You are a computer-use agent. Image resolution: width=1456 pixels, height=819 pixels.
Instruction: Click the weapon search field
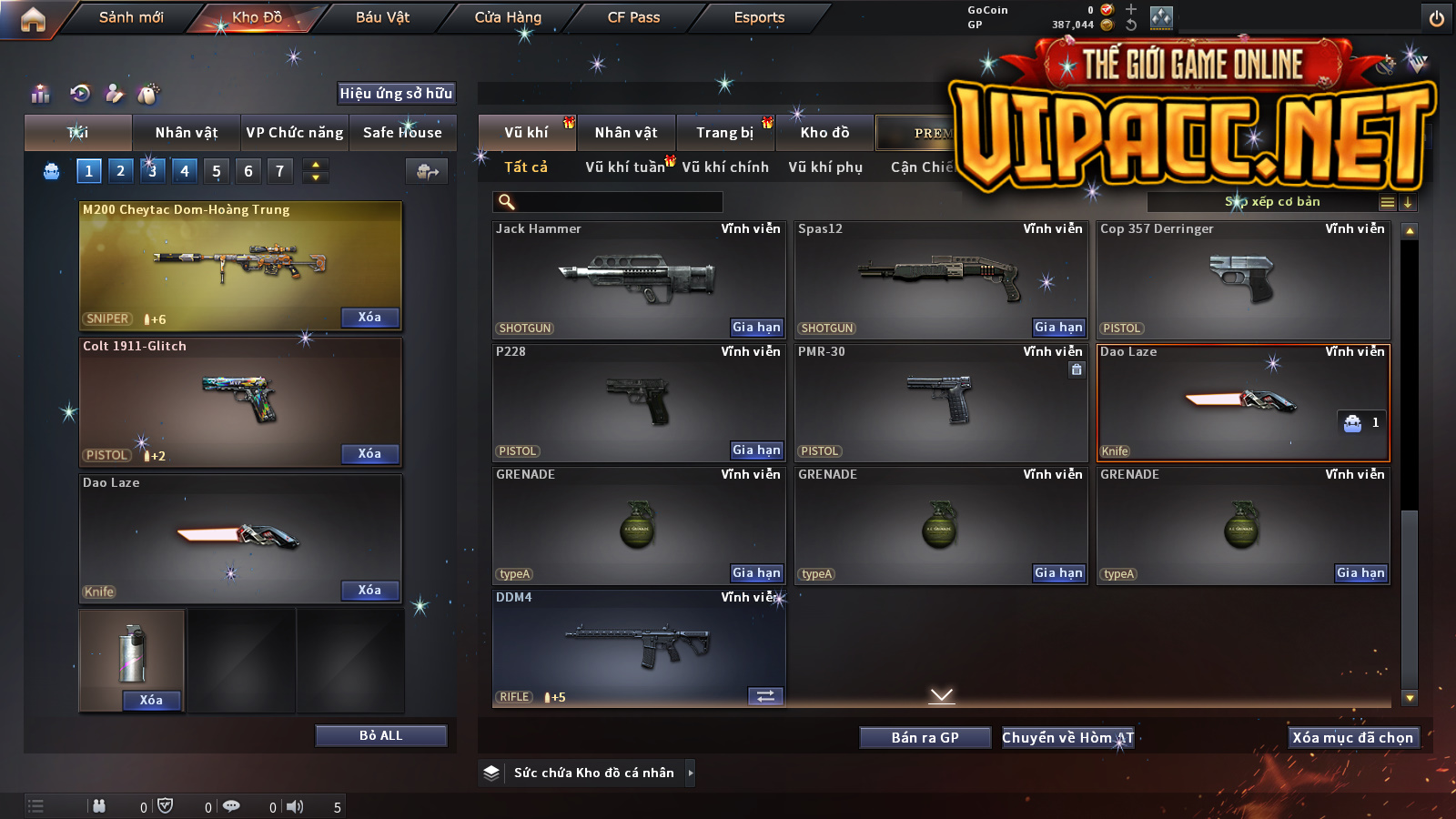point(608,202)
